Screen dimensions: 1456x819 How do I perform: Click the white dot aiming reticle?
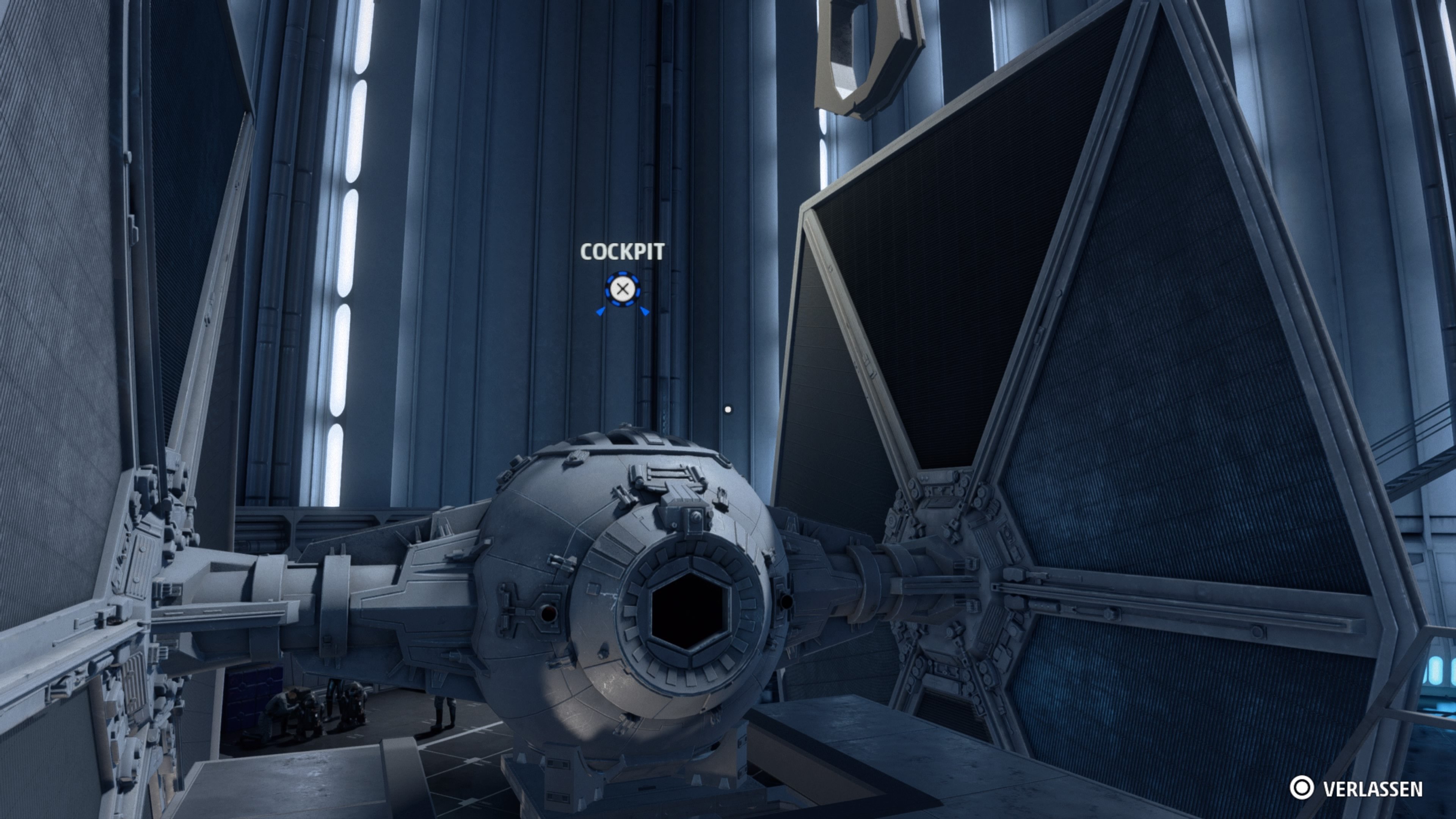tap(728, 410)
